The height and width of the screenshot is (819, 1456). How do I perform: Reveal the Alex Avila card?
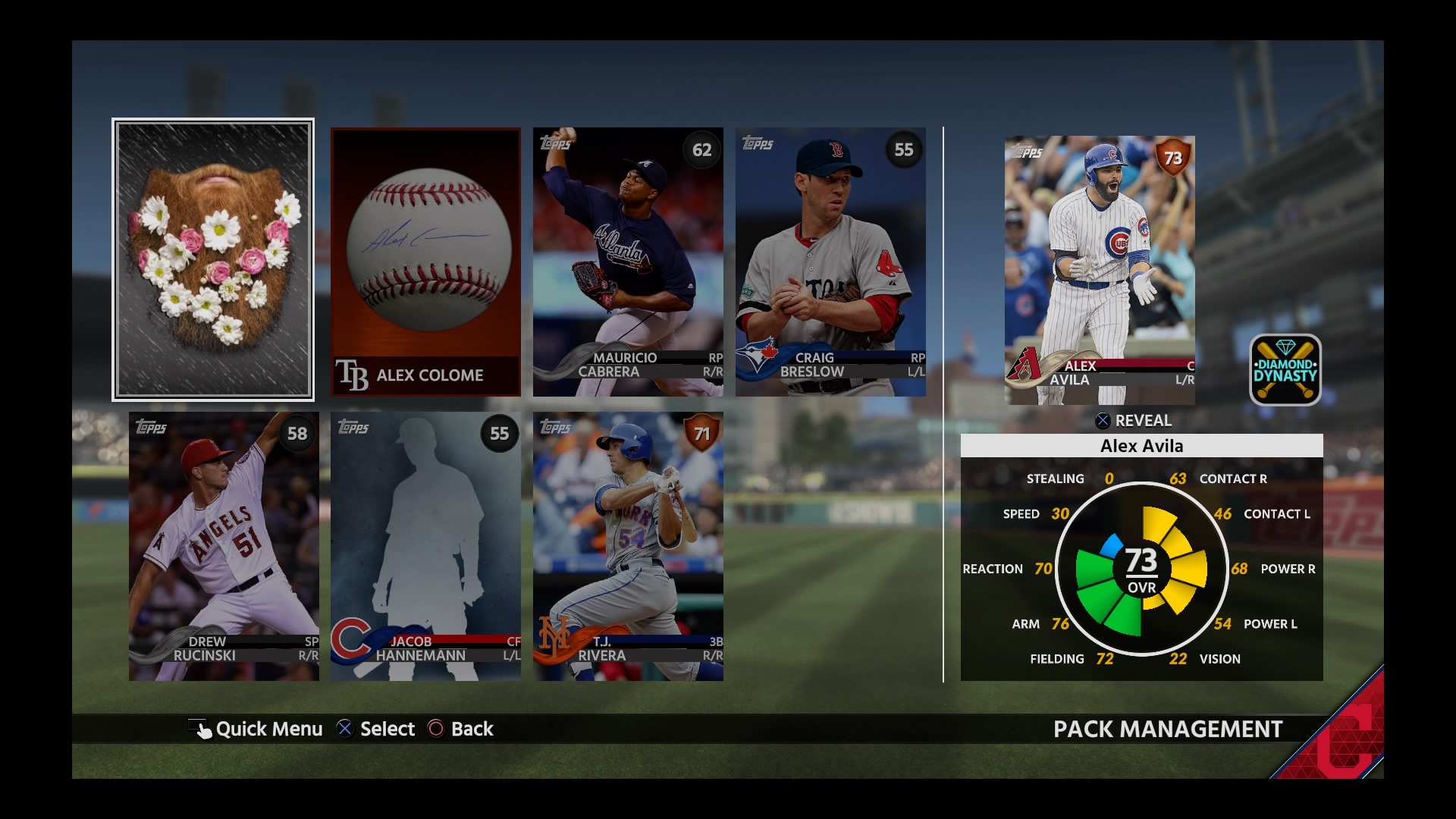[x=1134, y=421]
